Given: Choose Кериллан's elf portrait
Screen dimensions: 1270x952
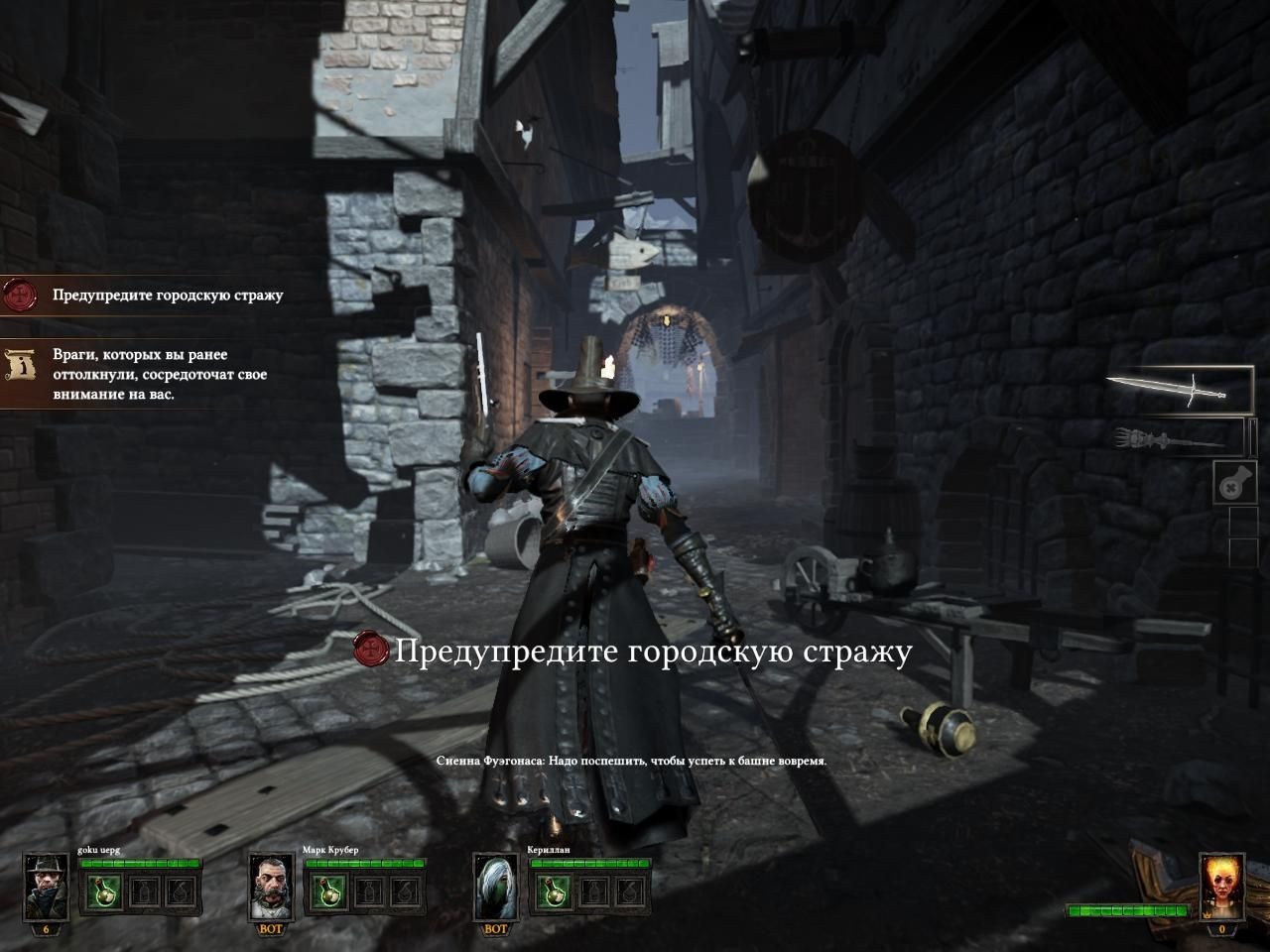Looking at the screenshot, I should coord(495,888).
